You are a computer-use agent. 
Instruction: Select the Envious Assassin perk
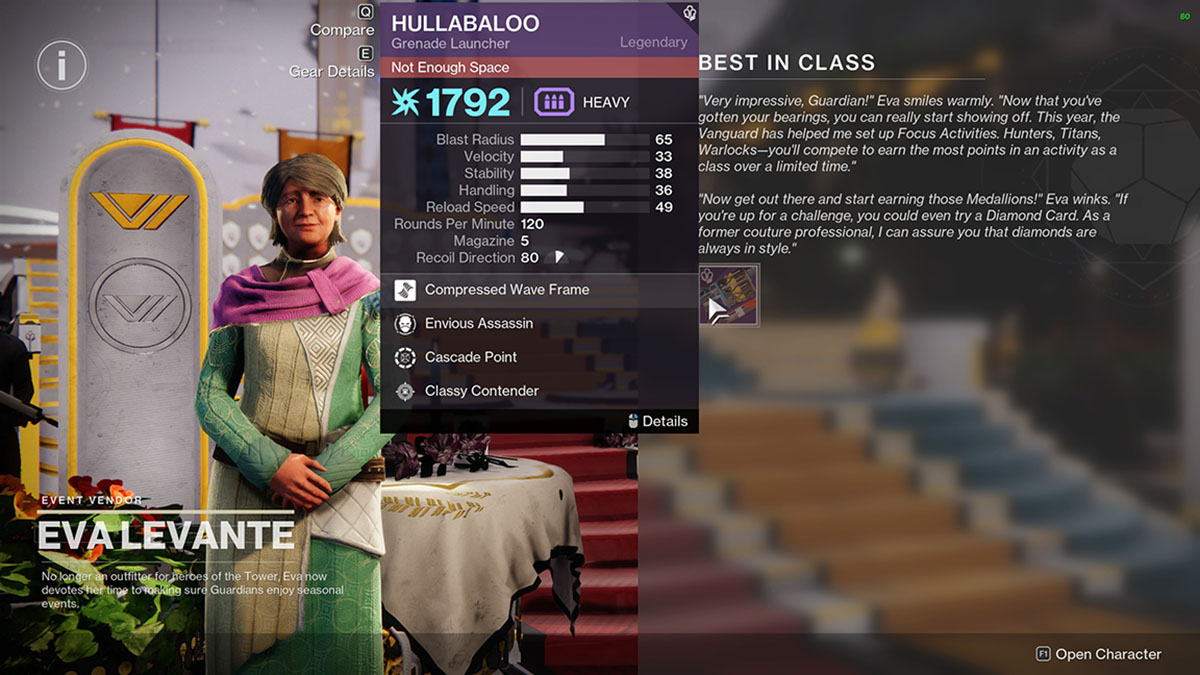coord(478,324)
